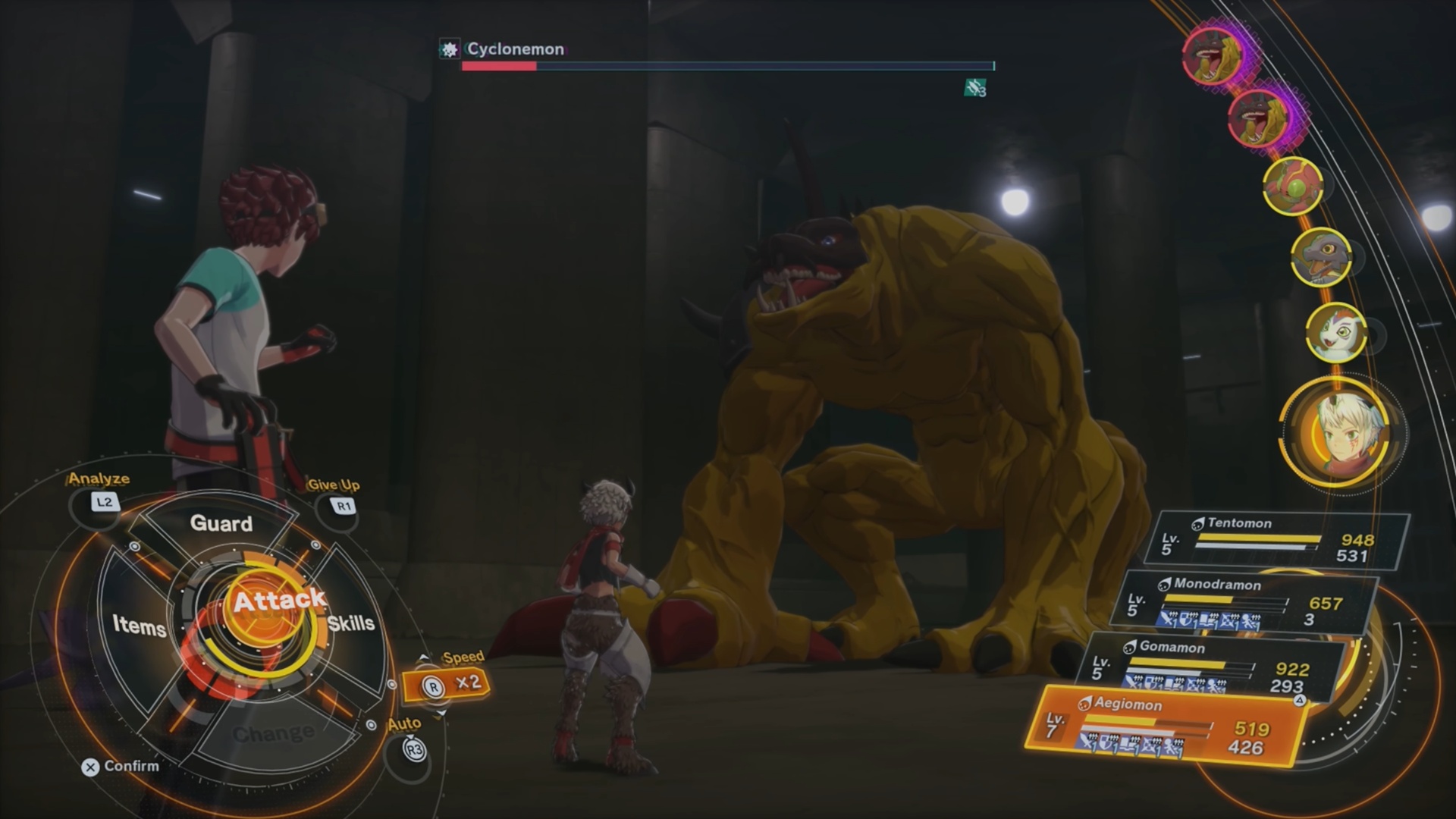The height and width of the screenshot is (819, 1456).
Task: Click Gomamon's turn order portrait
Action: pos(1336,332)
